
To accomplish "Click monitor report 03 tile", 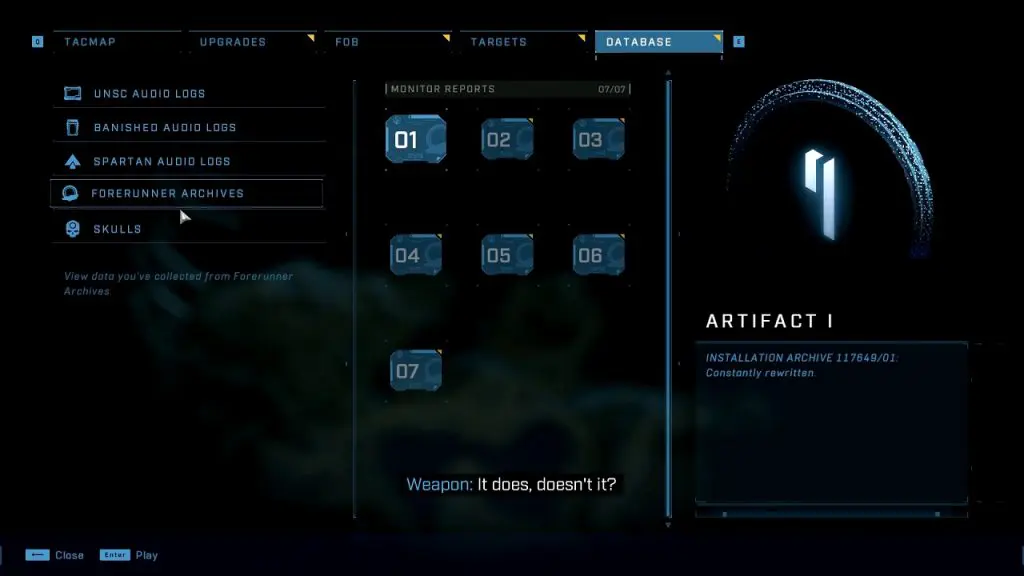I will point(598,139).
